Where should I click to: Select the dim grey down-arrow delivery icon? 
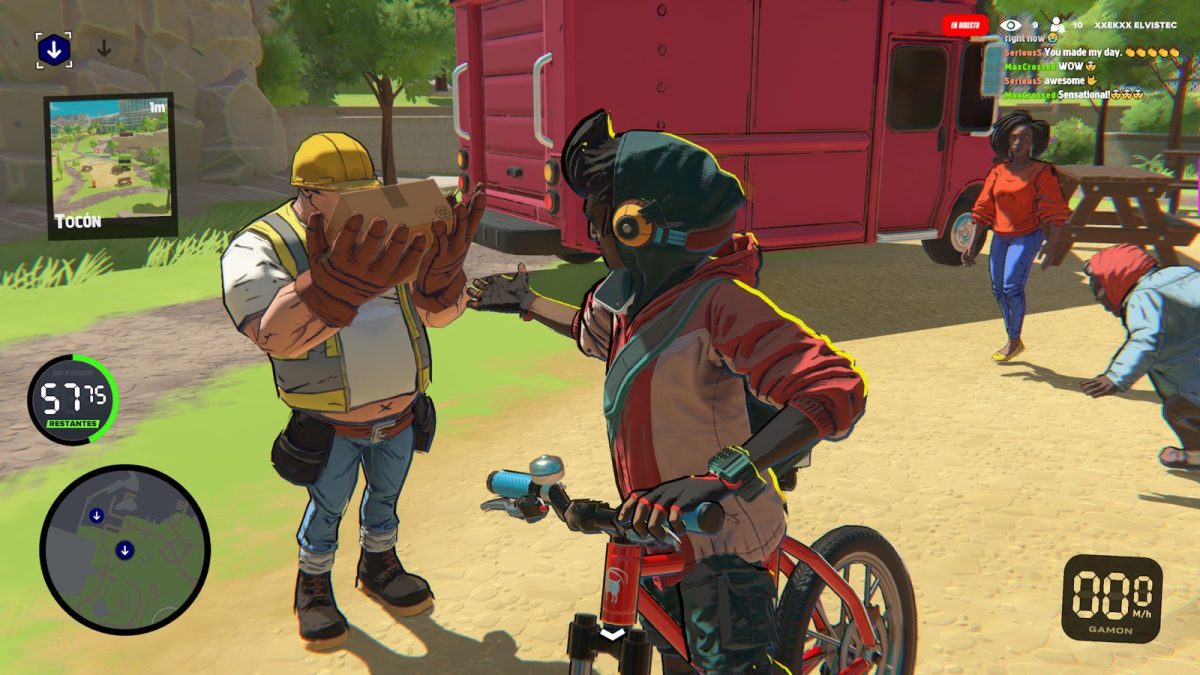(104, 49)
